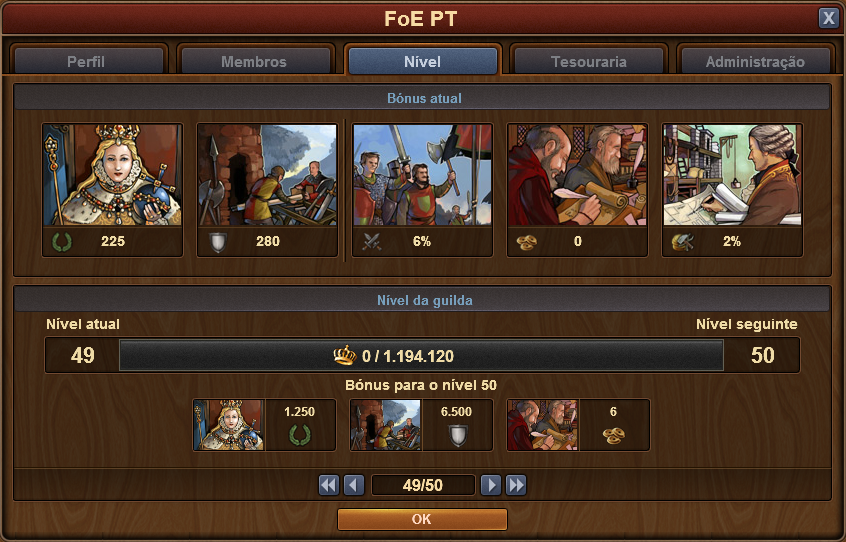Open the Membros tab

pyautogui.click(x=254, y=61)
